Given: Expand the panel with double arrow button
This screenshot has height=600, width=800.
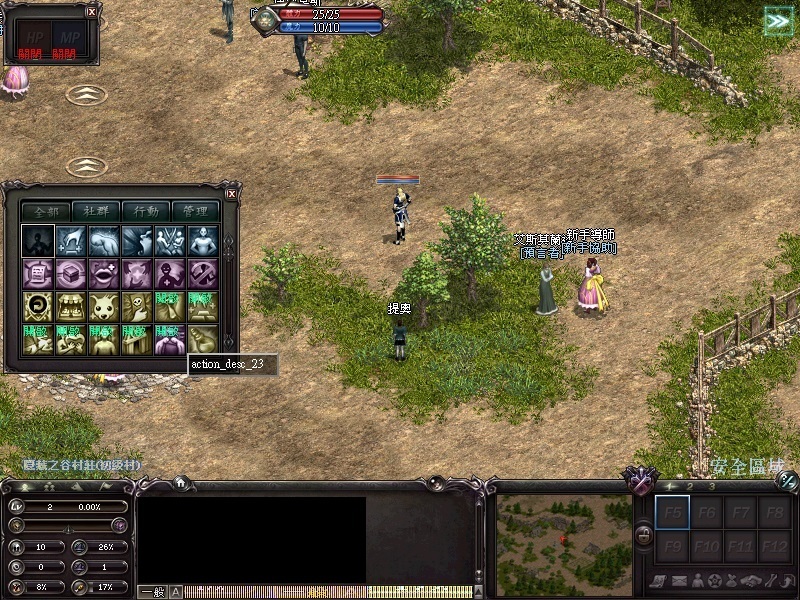Looking at the screenshot, I should (777, 21).
